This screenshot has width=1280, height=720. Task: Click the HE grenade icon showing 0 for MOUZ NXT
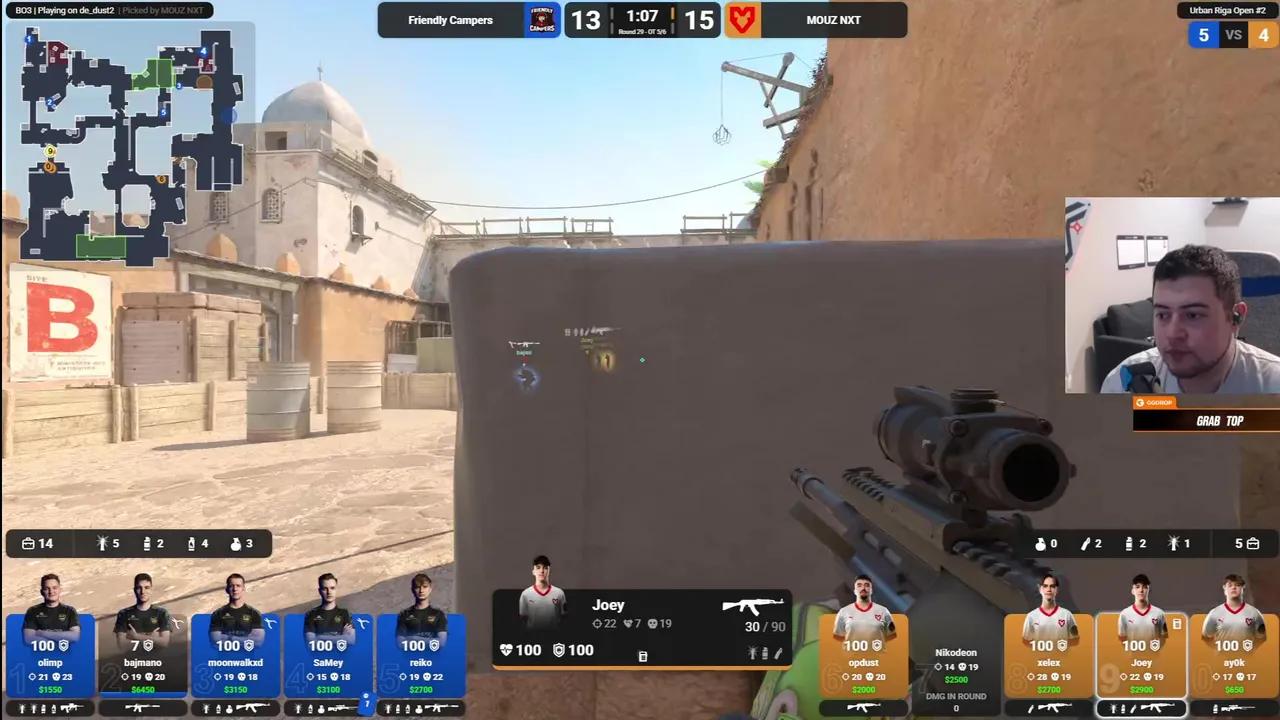tap(1040, 544)
